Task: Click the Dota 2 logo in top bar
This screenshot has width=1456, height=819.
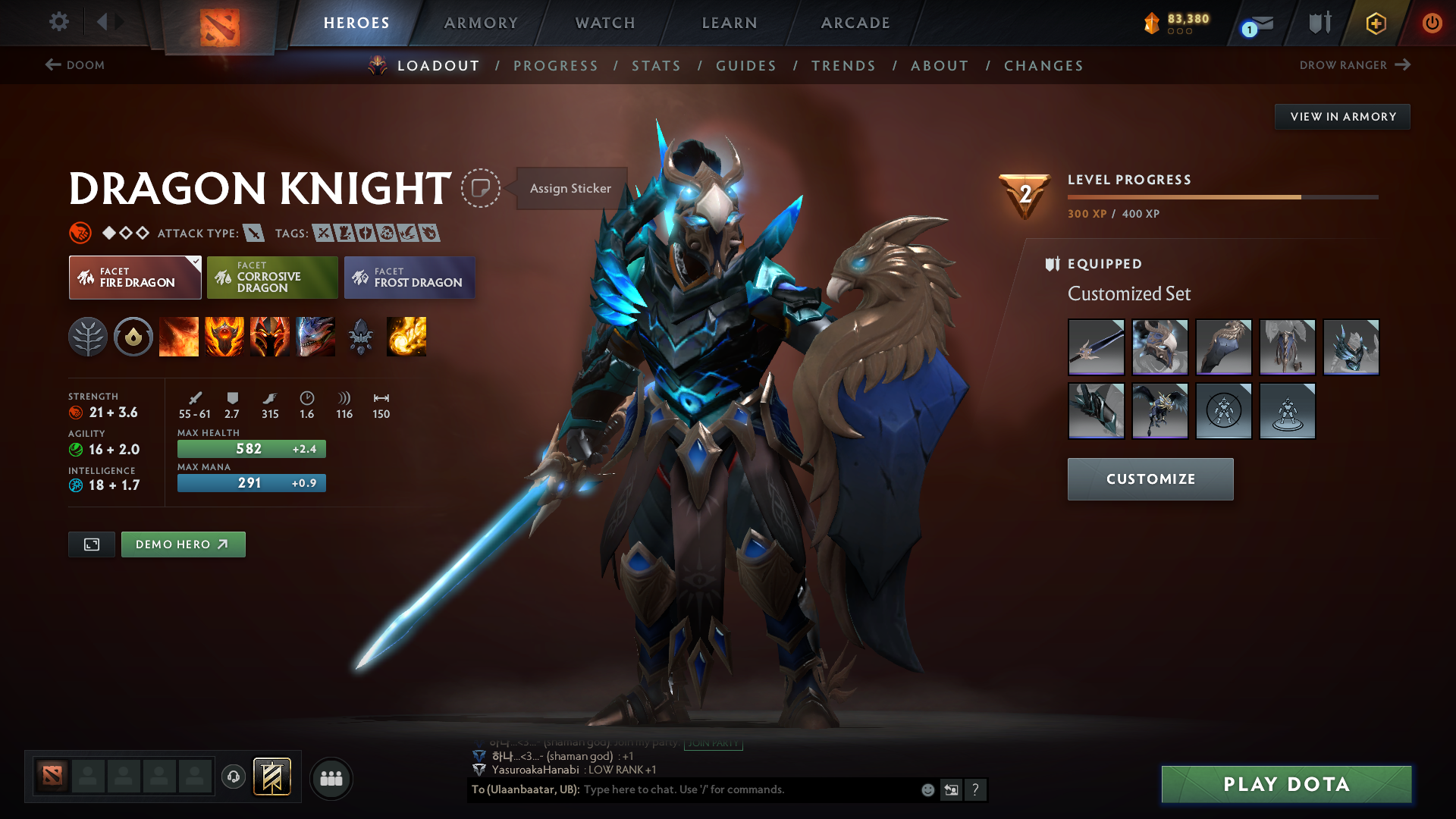Action: (218, 23)
